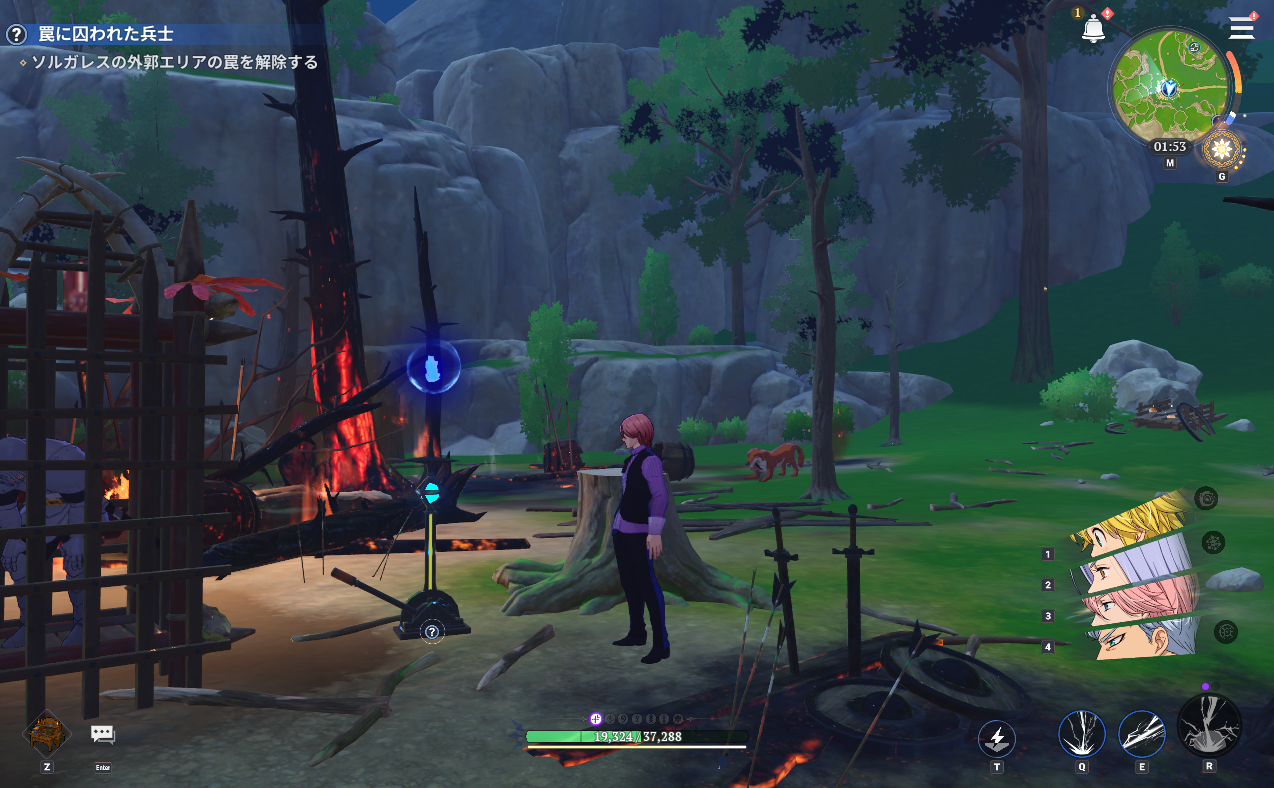Open the crafting workbench icon
The width and height of the screenshot is (1274, 788).
click(x=46, y=732)
